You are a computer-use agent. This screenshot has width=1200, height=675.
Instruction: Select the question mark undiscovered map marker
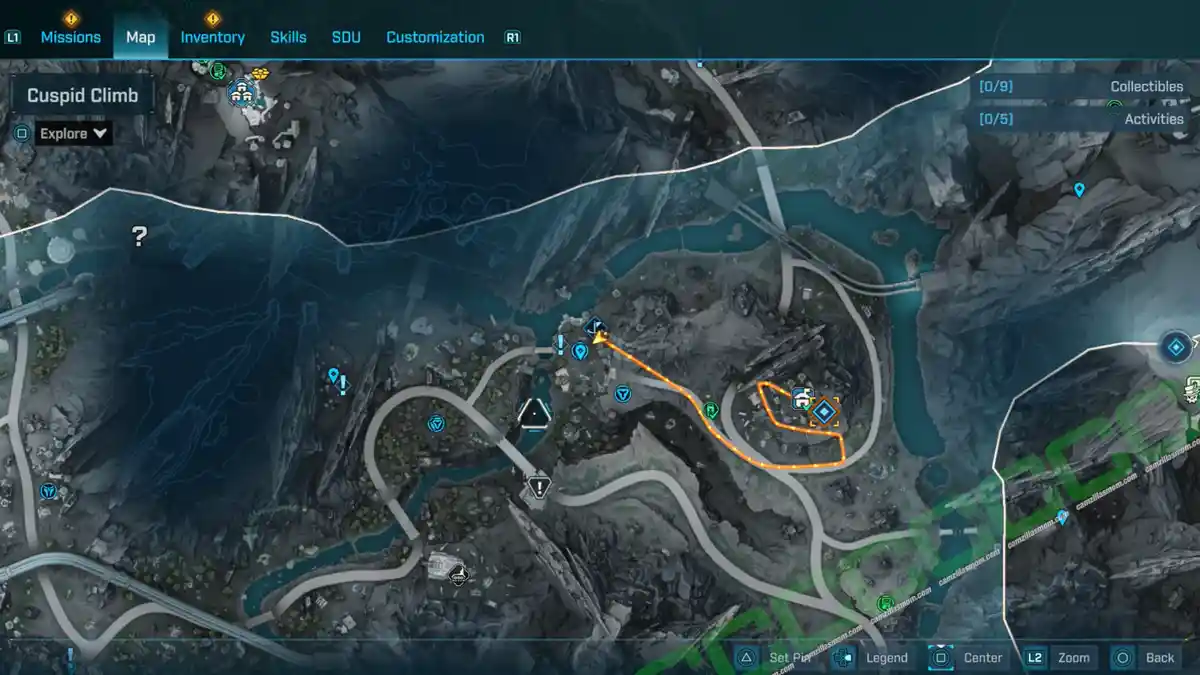[x=140, y=236]
